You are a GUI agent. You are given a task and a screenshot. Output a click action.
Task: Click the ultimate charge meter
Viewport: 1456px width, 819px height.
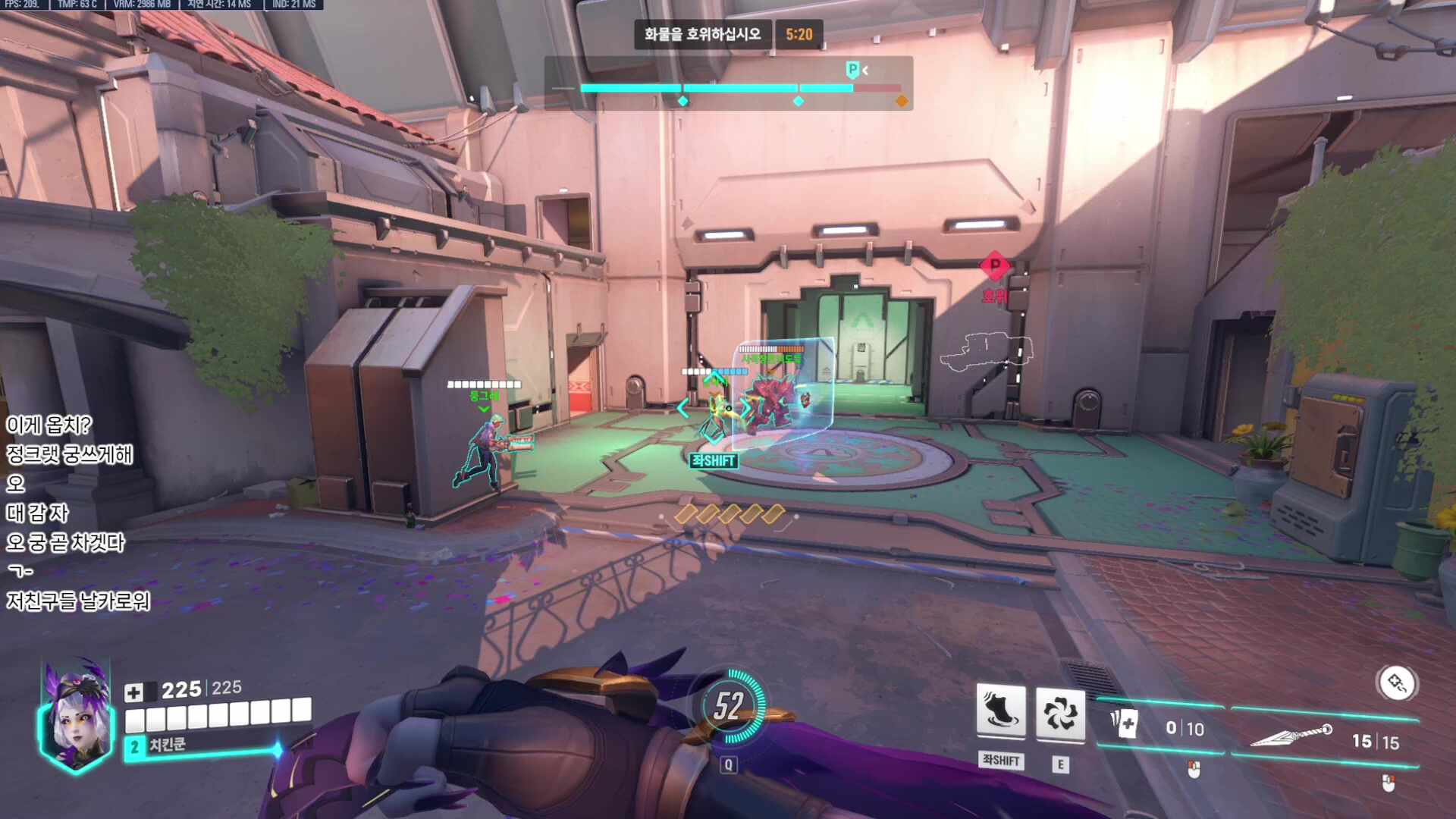[729, 707]
